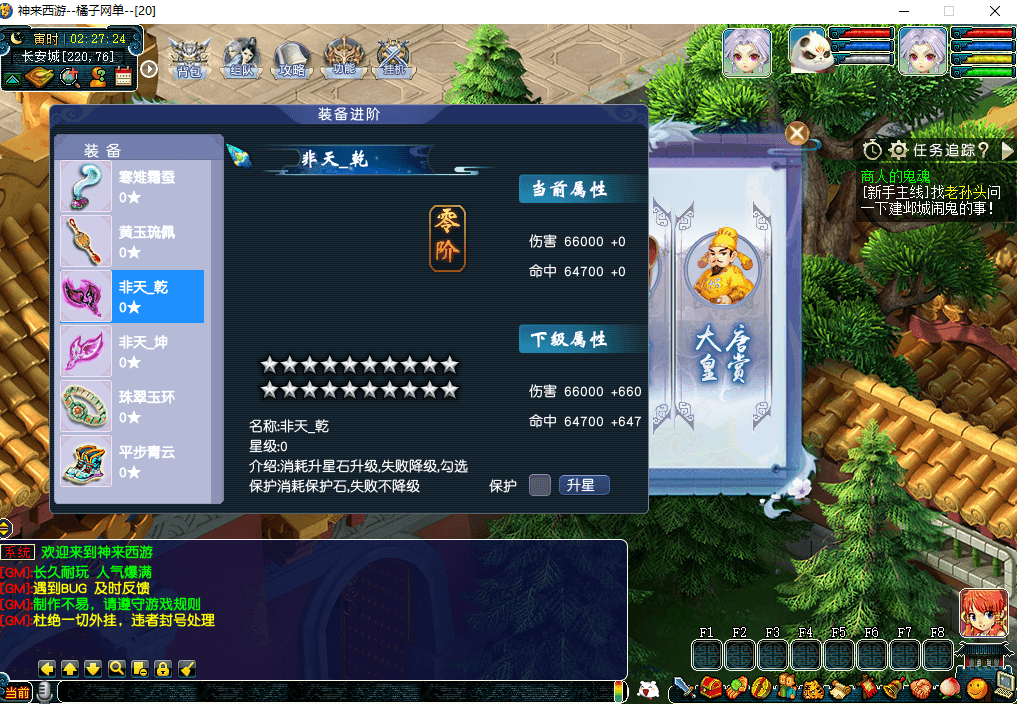Click the calendar icon under the clock
1017x704 pixels.
point(124,78)
